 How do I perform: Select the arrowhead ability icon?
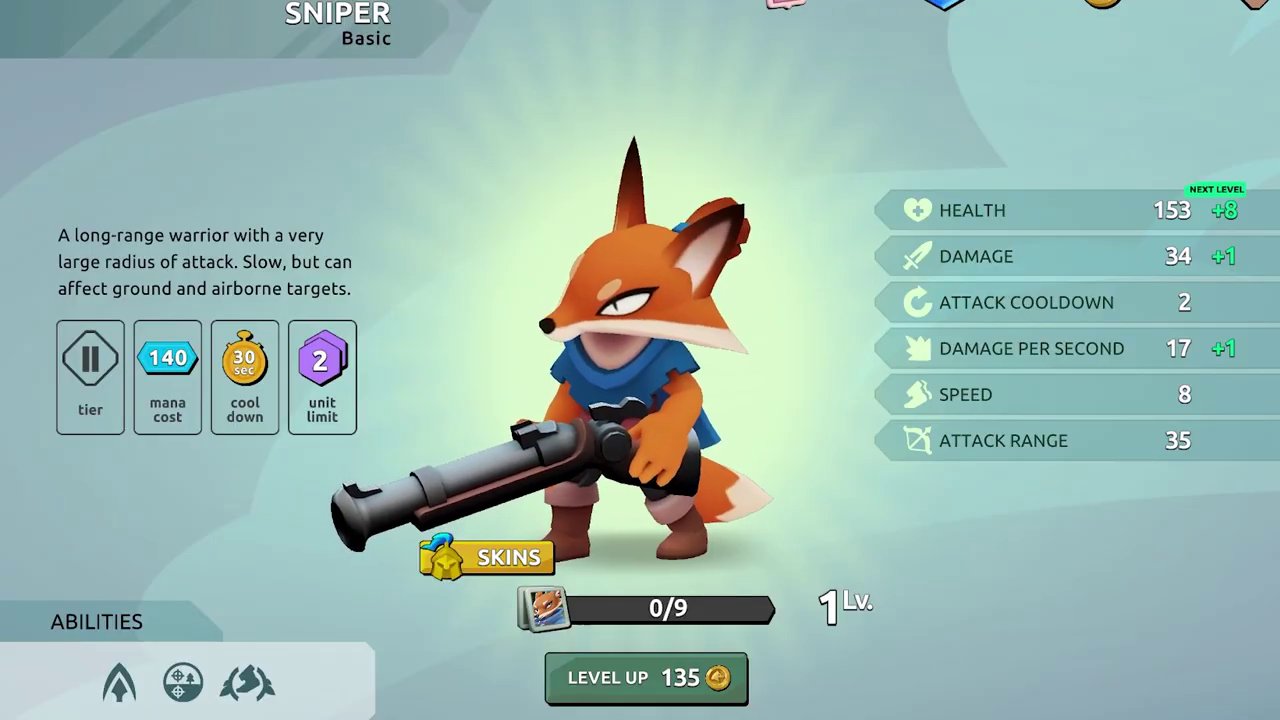(x=119, y=684)
